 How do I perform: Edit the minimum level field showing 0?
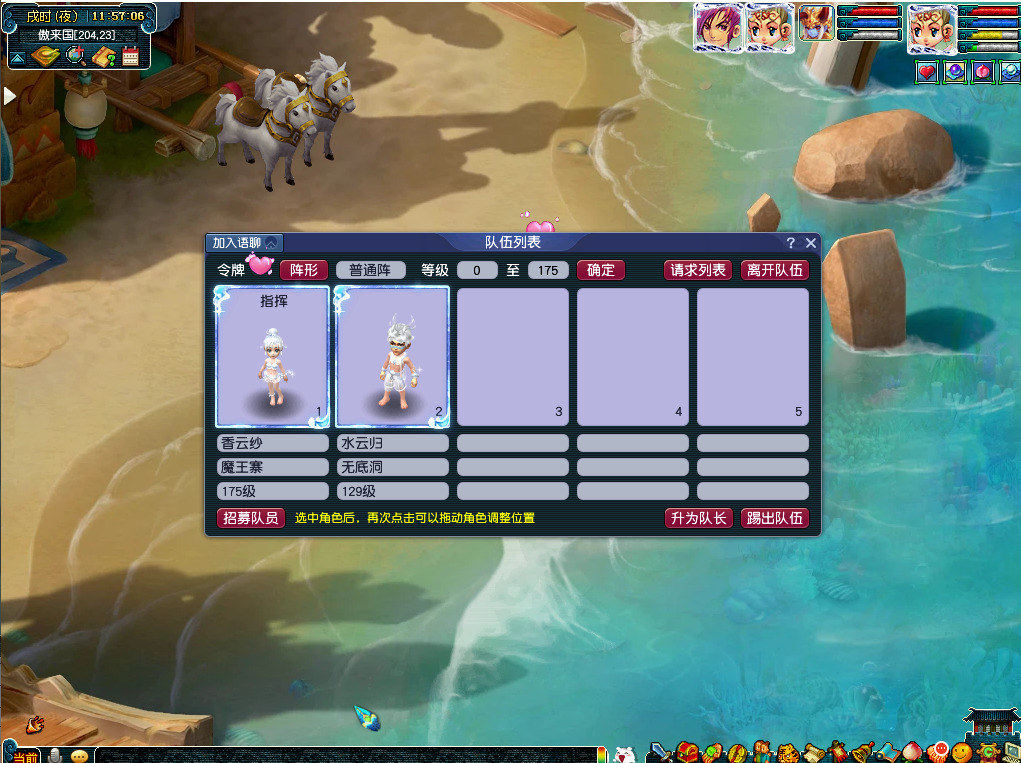[477, 270]
